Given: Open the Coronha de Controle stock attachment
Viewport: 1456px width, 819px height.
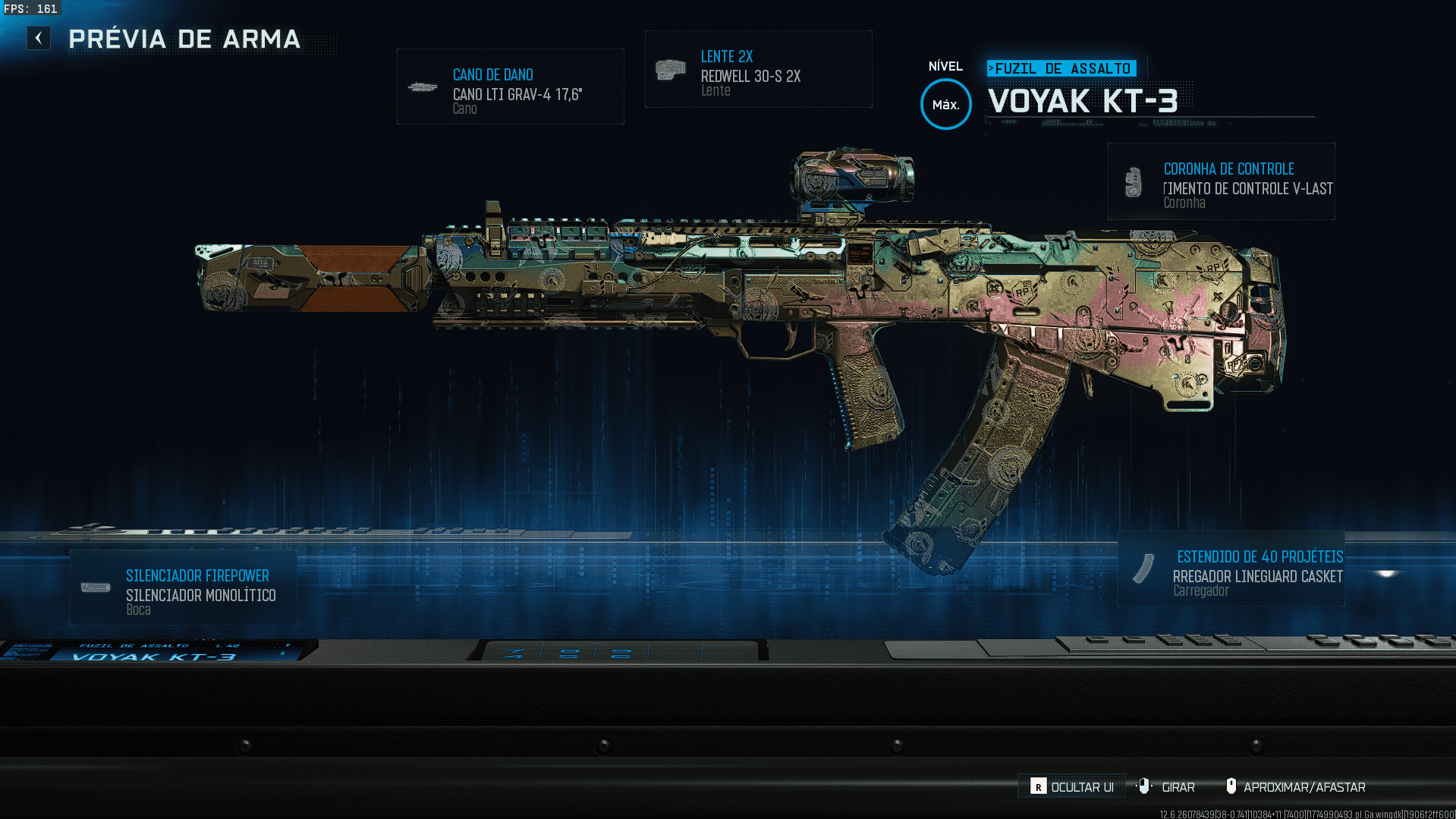Looking at the screenshot, I should pyautogui.click(x=1221, y=182).
